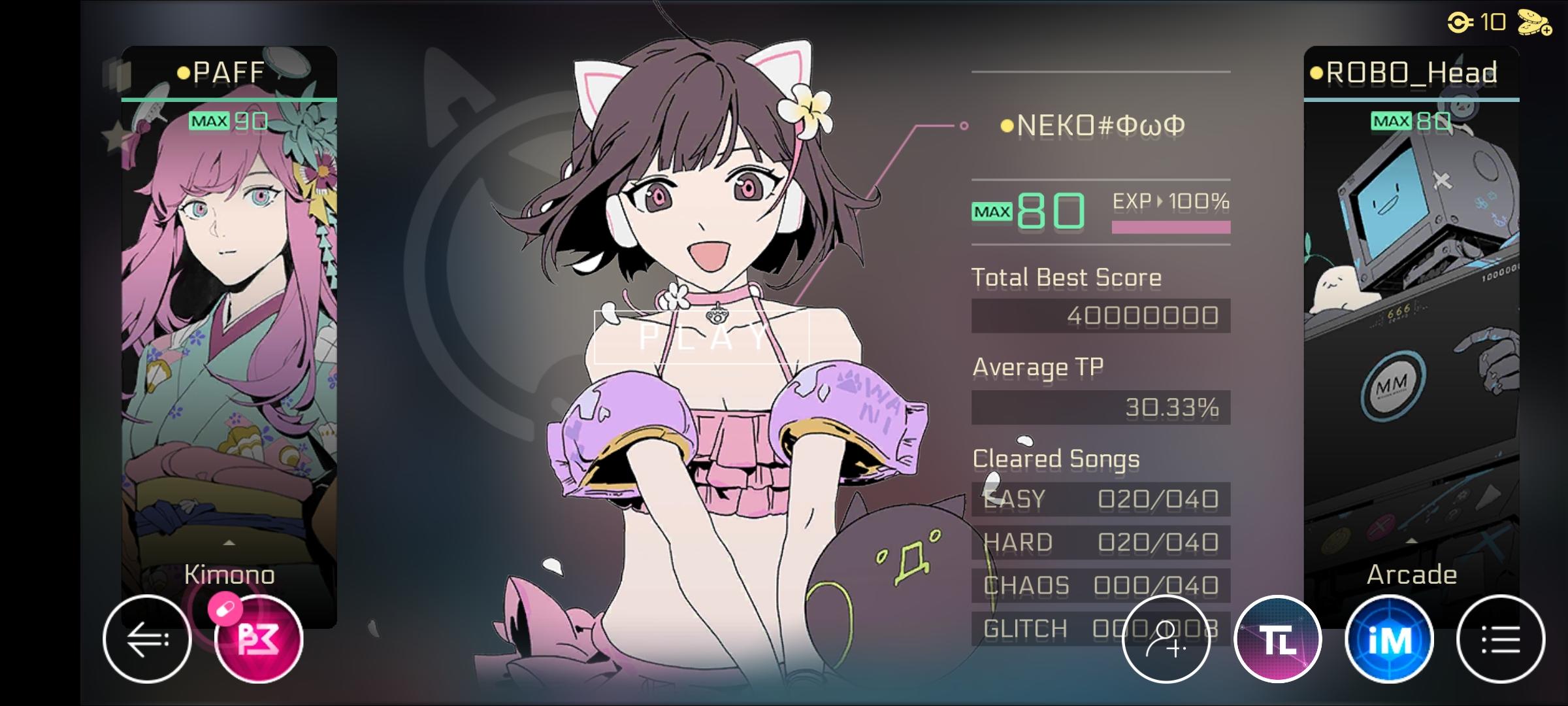Image resolution: width=1568 pixels, height=706 pixels.
Task: Switch to the Kimono costume label
Action: coord(230,574)
